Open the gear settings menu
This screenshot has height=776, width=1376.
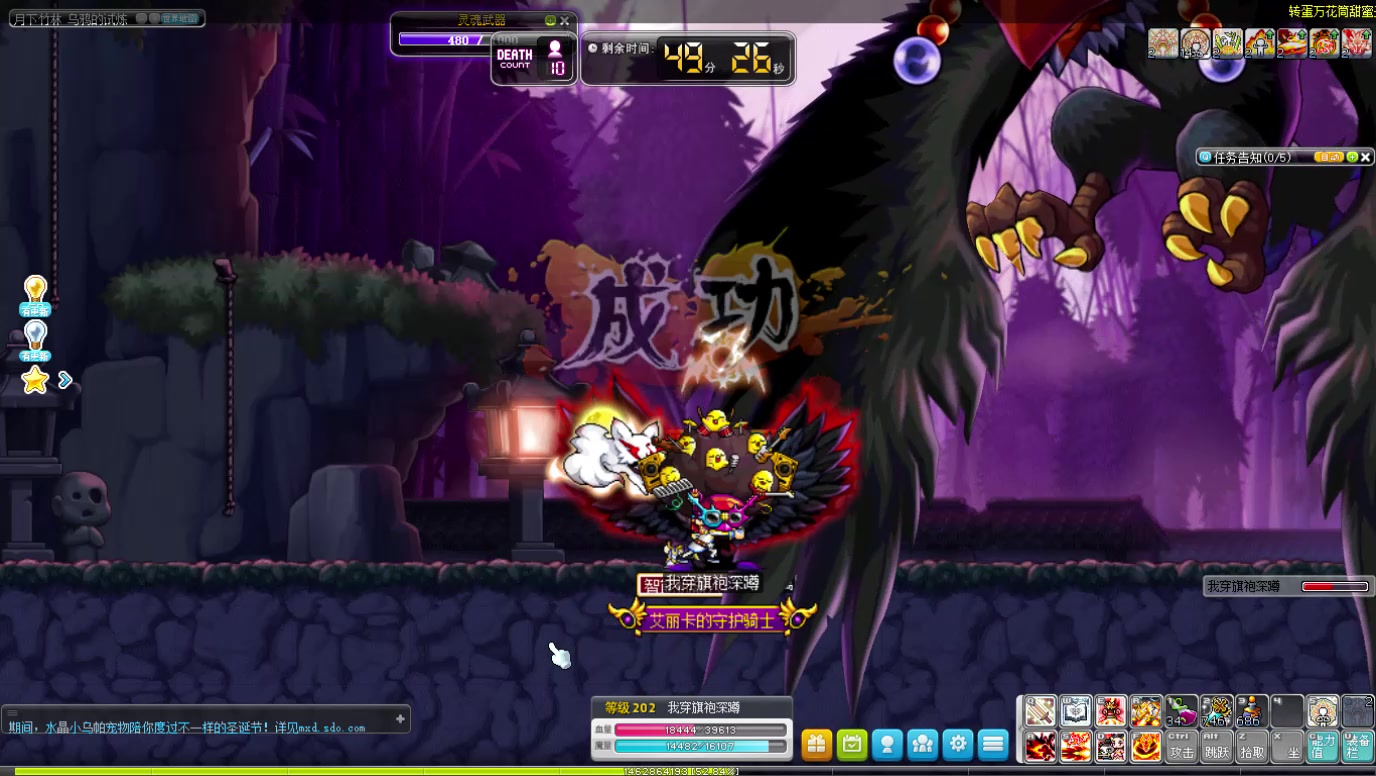pyautogui.click(x=958, y=744)
